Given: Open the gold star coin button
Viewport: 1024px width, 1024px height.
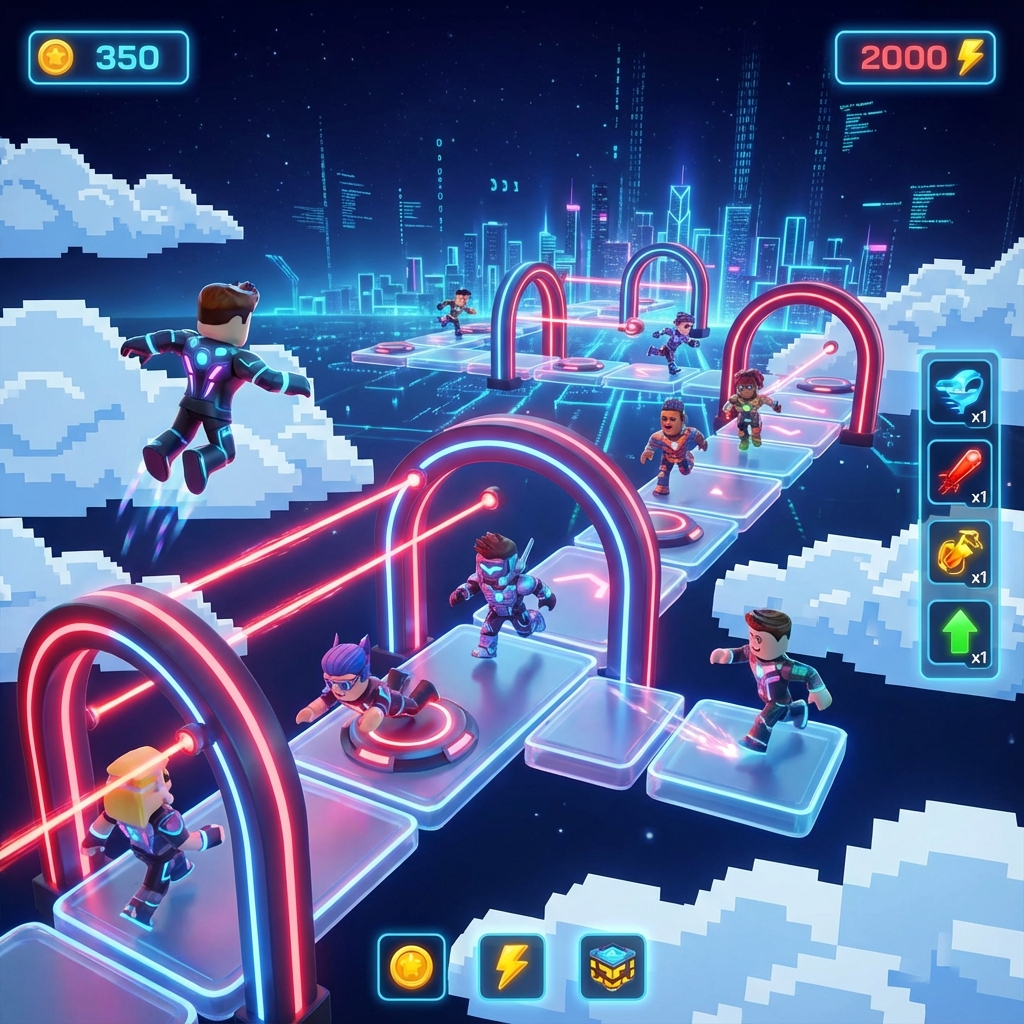Looking at the screenshot, I should pos(411,967).
